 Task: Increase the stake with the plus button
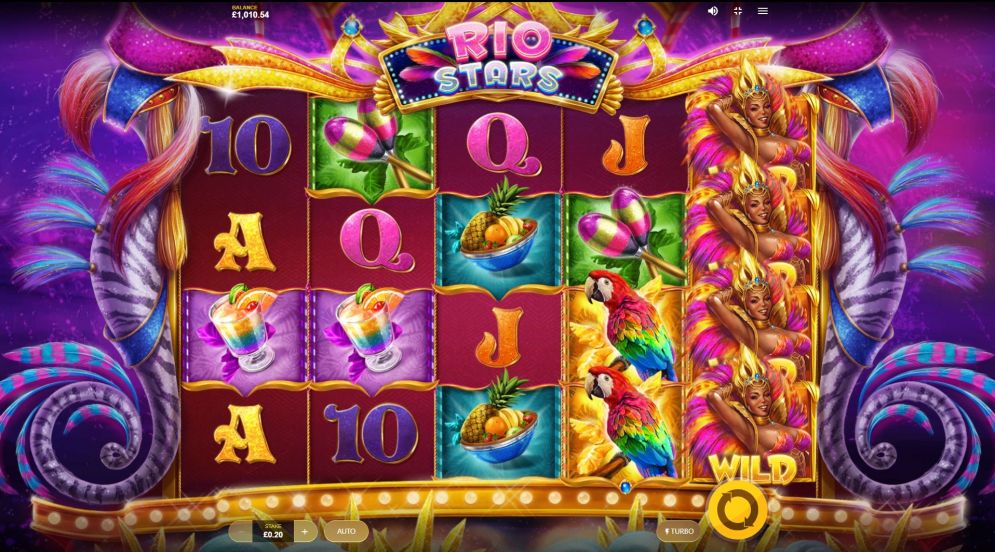304,531
